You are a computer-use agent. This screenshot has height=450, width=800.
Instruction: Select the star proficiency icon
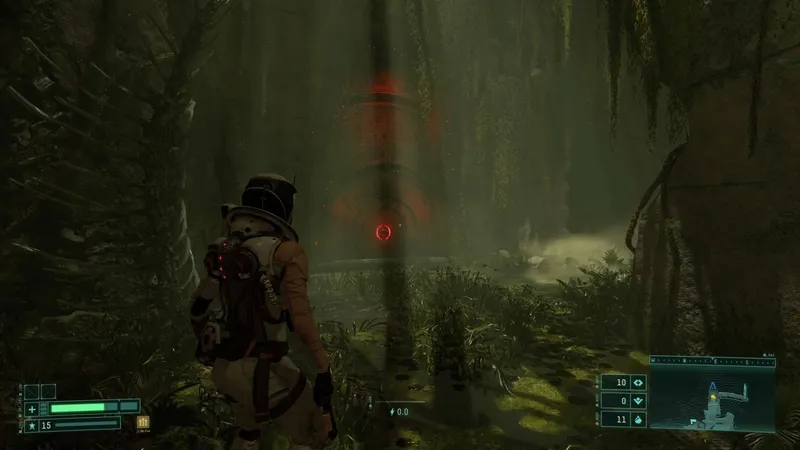click(x=32, y=425)
